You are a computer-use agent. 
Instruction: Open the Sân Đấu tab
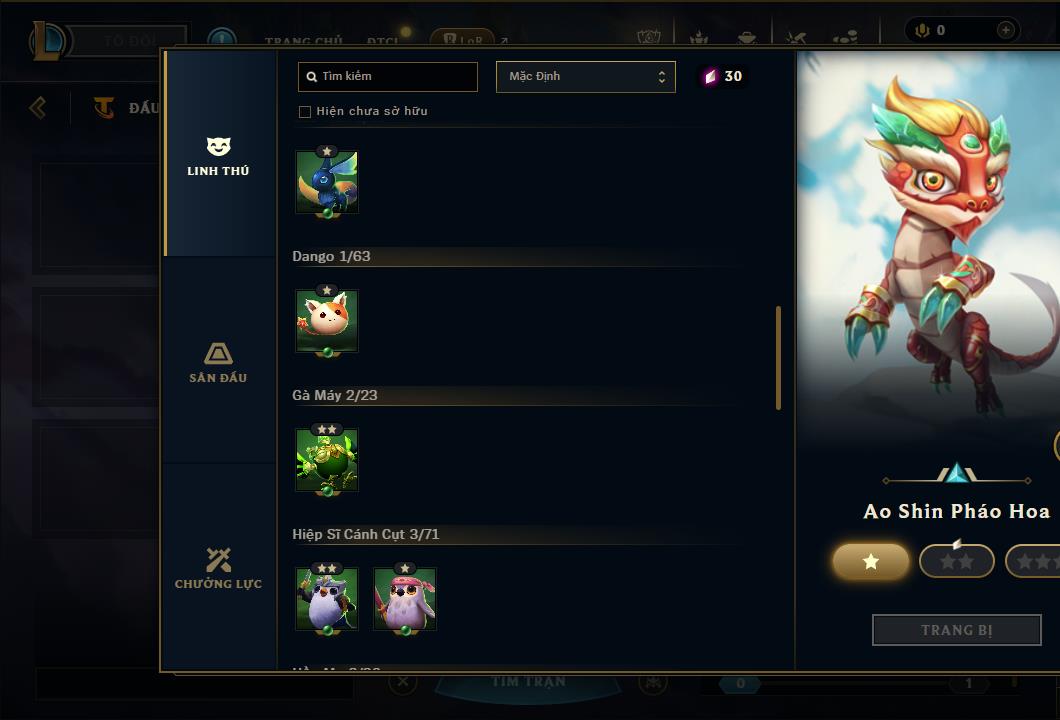tap(218, 362)
